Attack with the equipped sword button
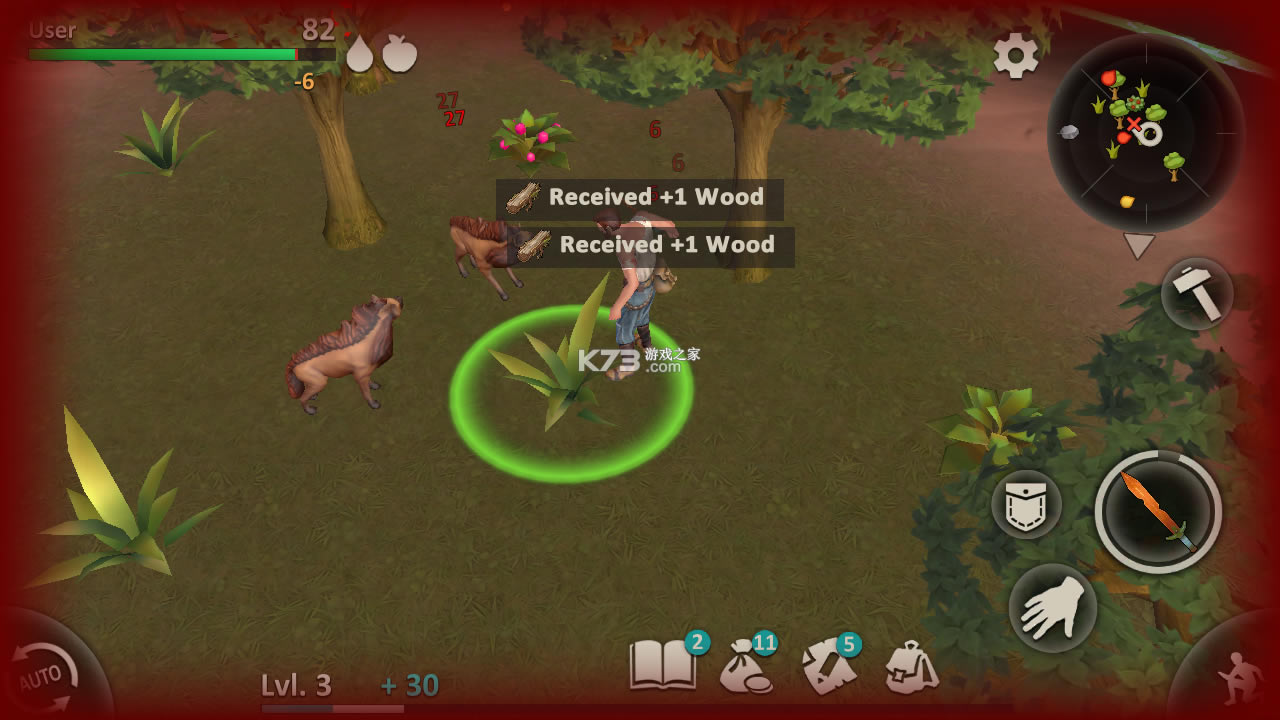The height and width of the screenshot is (720, 1280). (x=1158, y=512)
